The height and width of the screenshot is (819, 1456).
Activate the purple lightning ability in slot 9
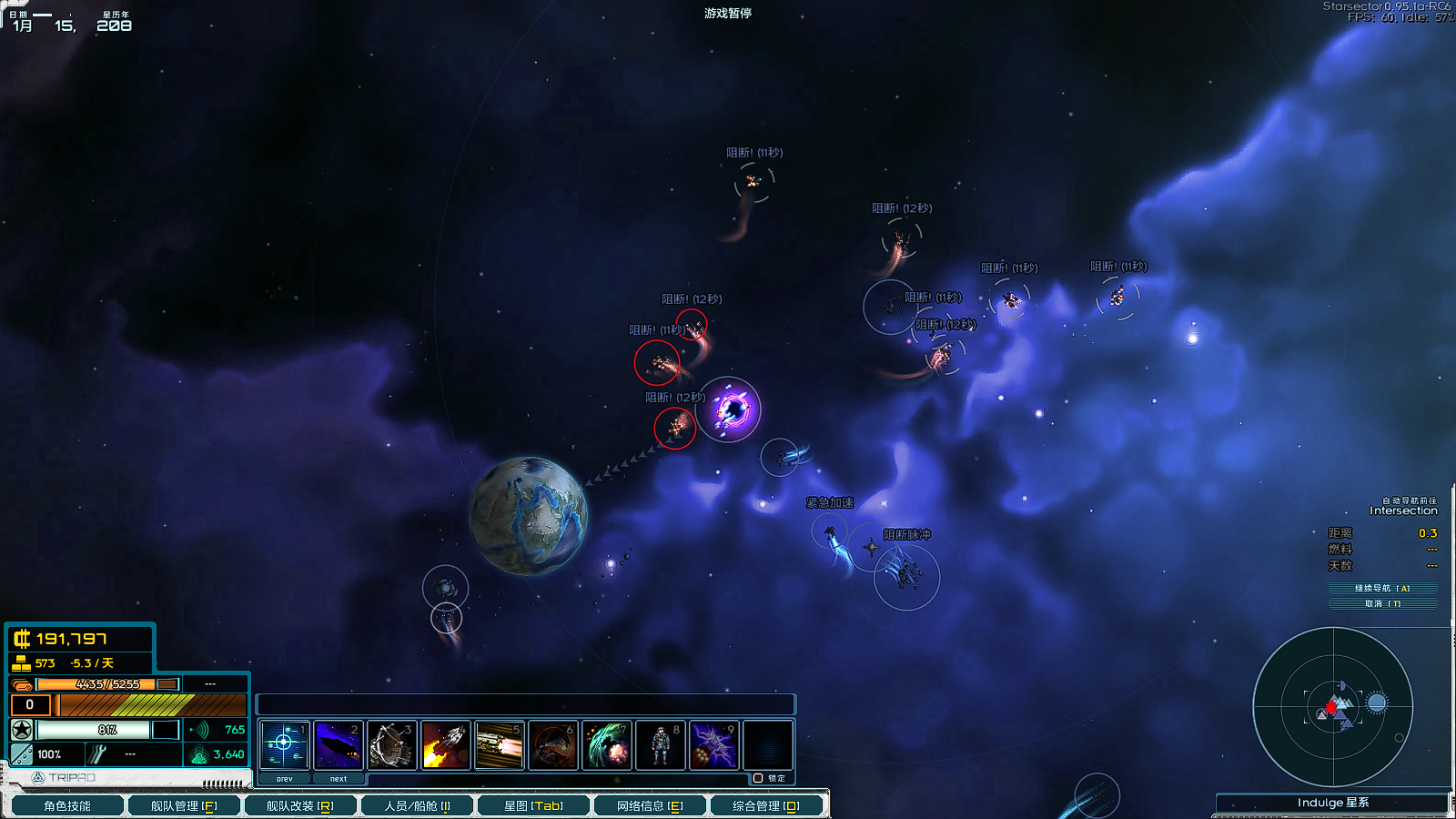[x=714, y=744]
